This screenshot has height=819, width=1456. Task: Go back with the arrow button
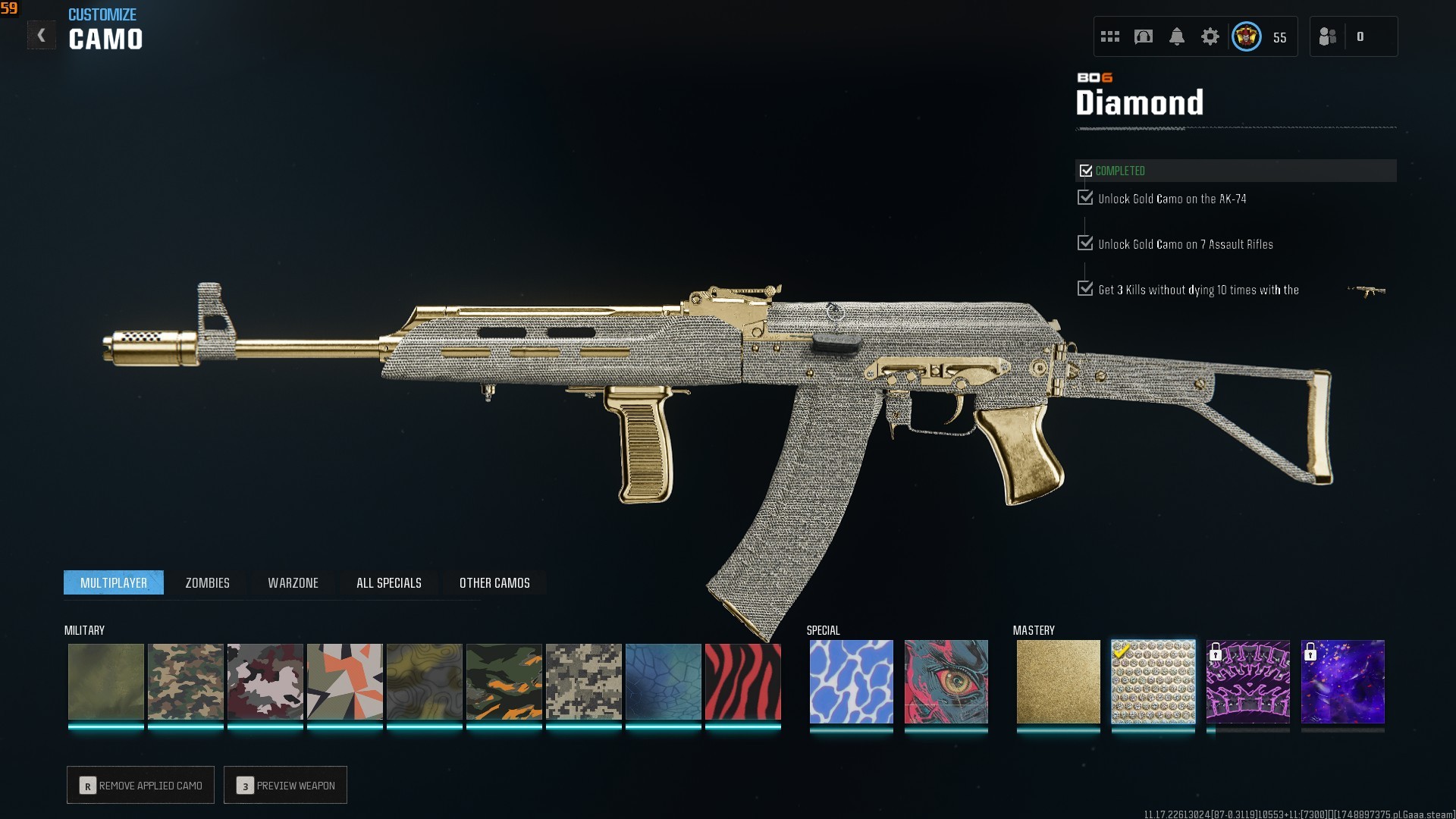pos(41,36)
